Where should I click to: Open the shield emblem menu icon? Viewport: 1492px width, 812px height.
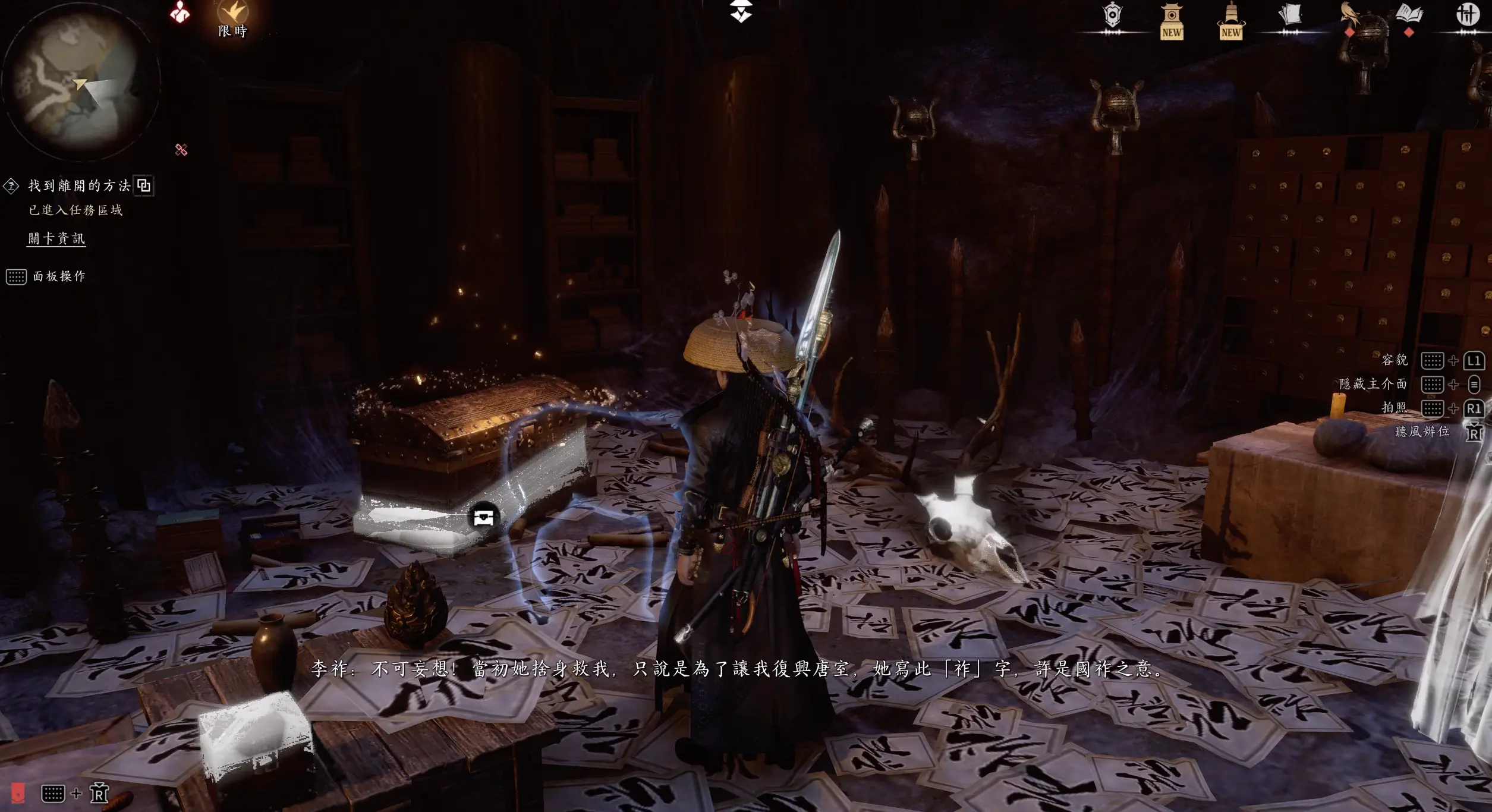1112,15
